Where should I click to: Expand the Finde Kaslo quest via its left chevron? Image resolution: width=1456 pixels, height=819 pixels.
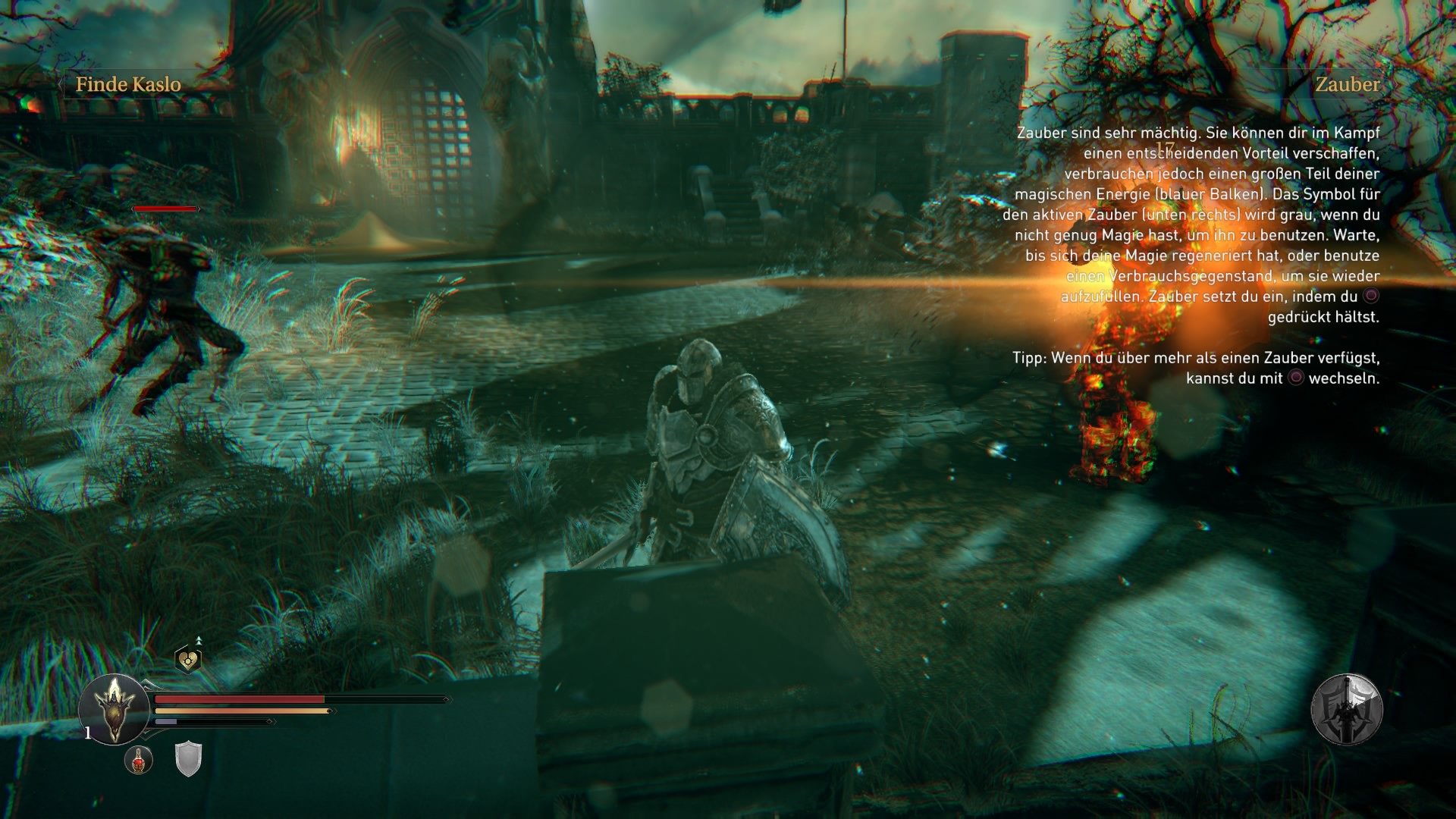tap(59, 86)
